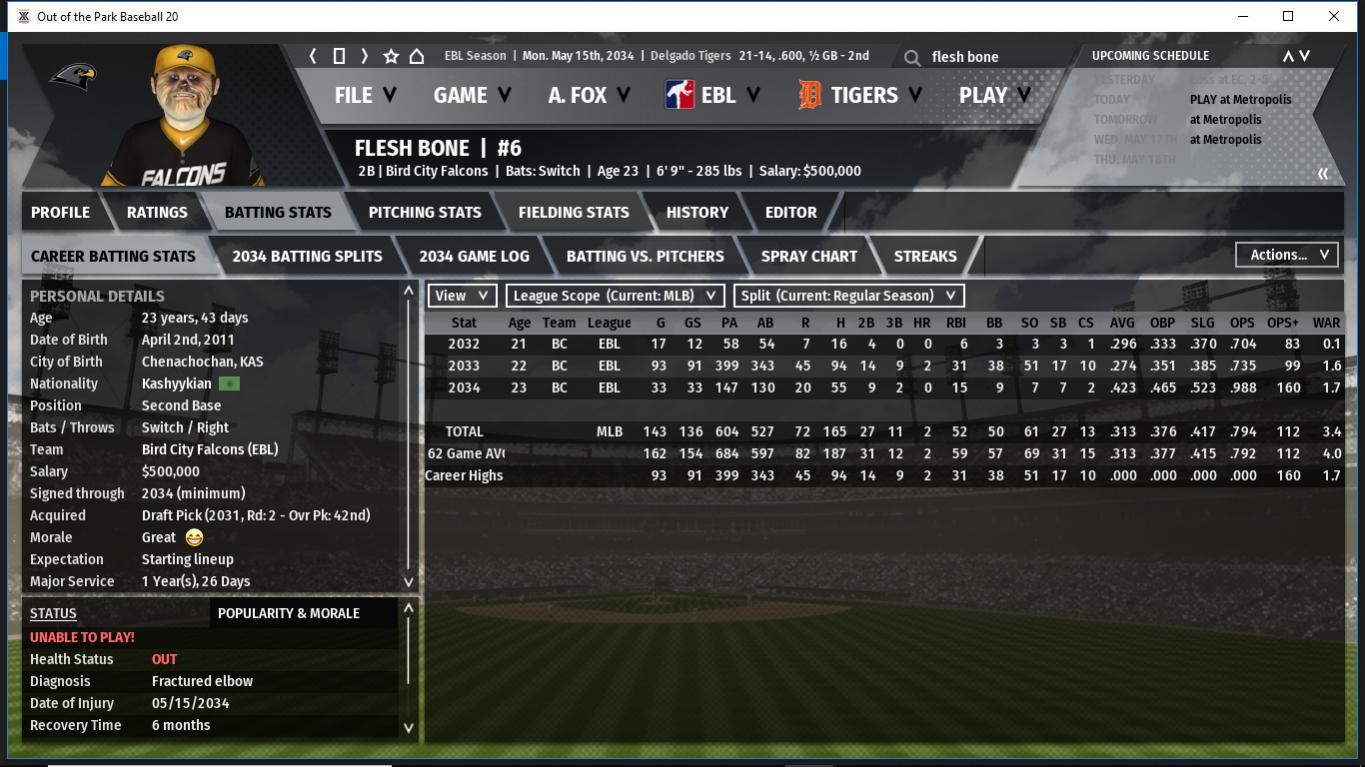The height and width of the screenshot is (767, 1365).
Task: Expand the League Scope dropdown
Action: click(615, 296)
